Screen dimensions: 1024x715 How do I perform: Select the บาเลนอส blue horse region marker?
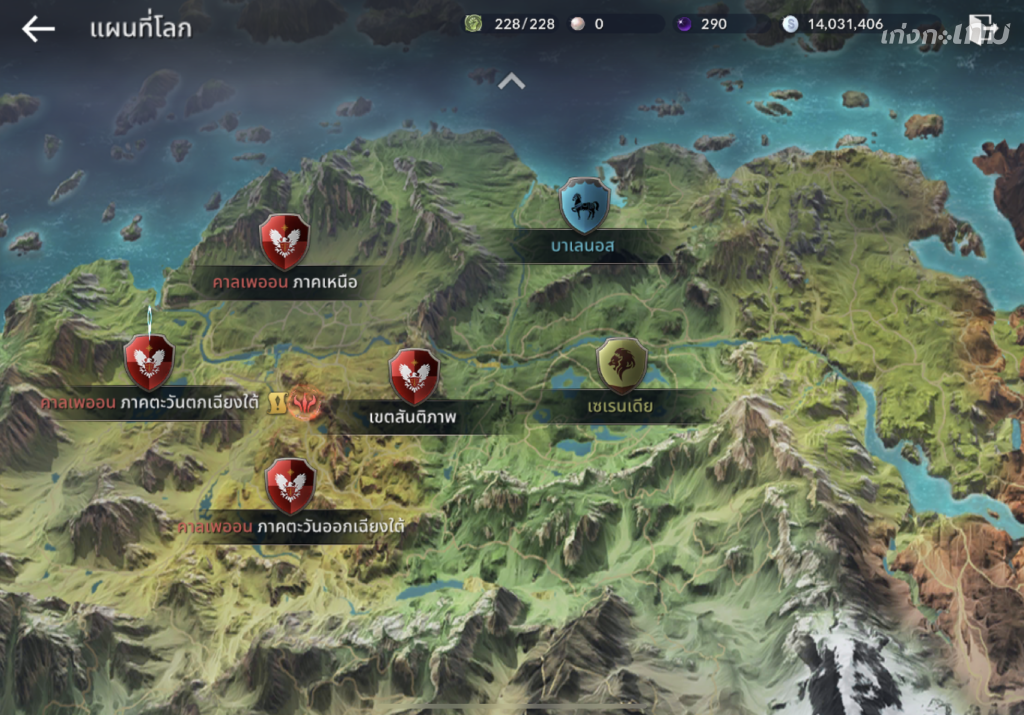[585, 206]
